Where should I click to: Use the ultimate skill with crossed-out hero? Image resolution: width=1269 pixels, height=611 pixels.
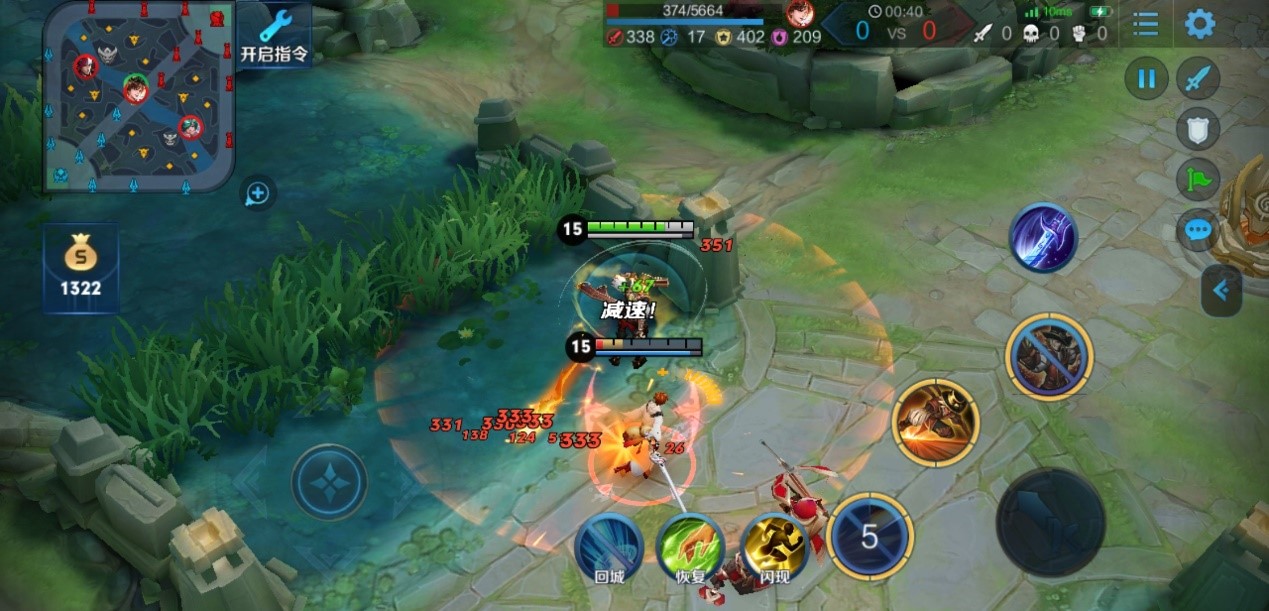[x=1049, y=356]
